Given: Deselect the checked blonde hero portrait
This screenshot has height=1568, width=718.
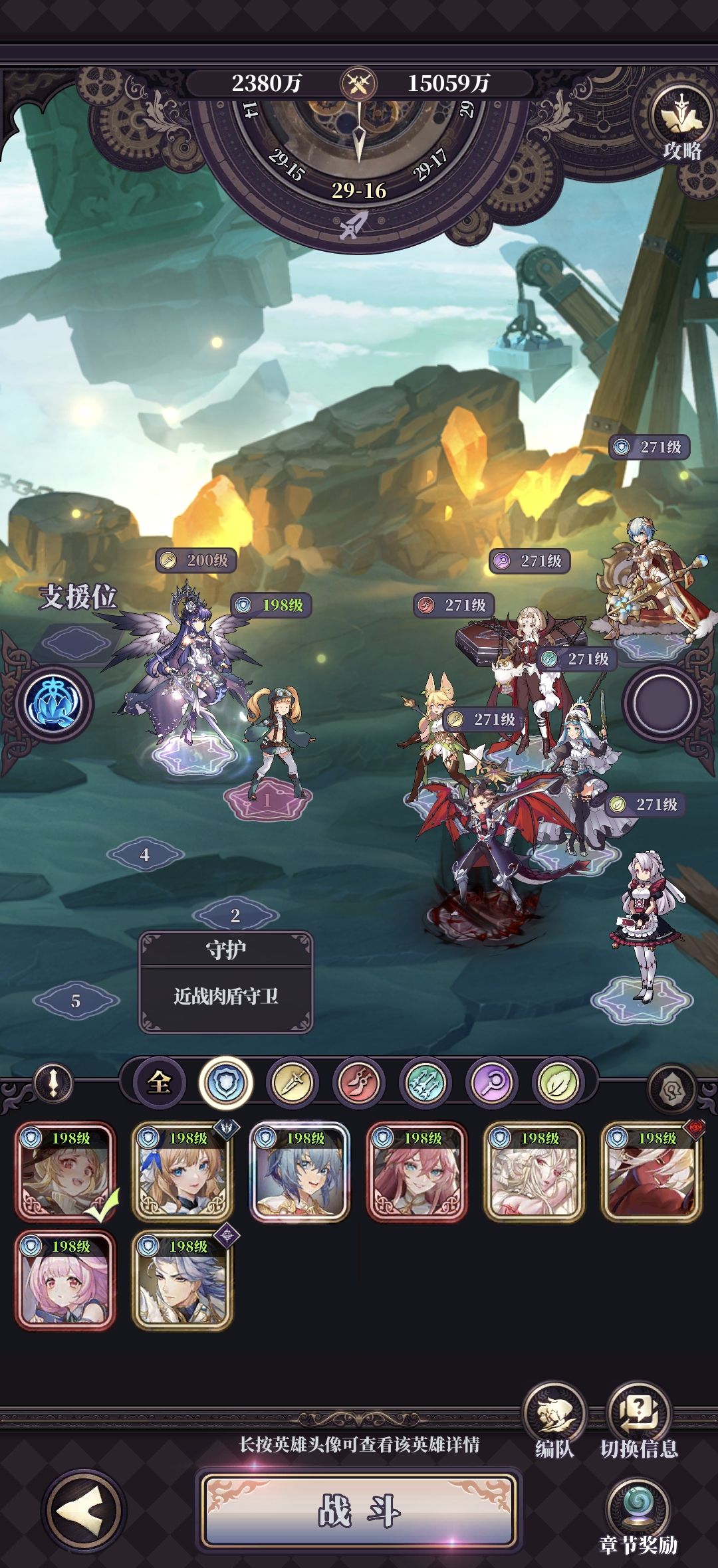Looking at the screenshot, I should [x=65, y=1172].
